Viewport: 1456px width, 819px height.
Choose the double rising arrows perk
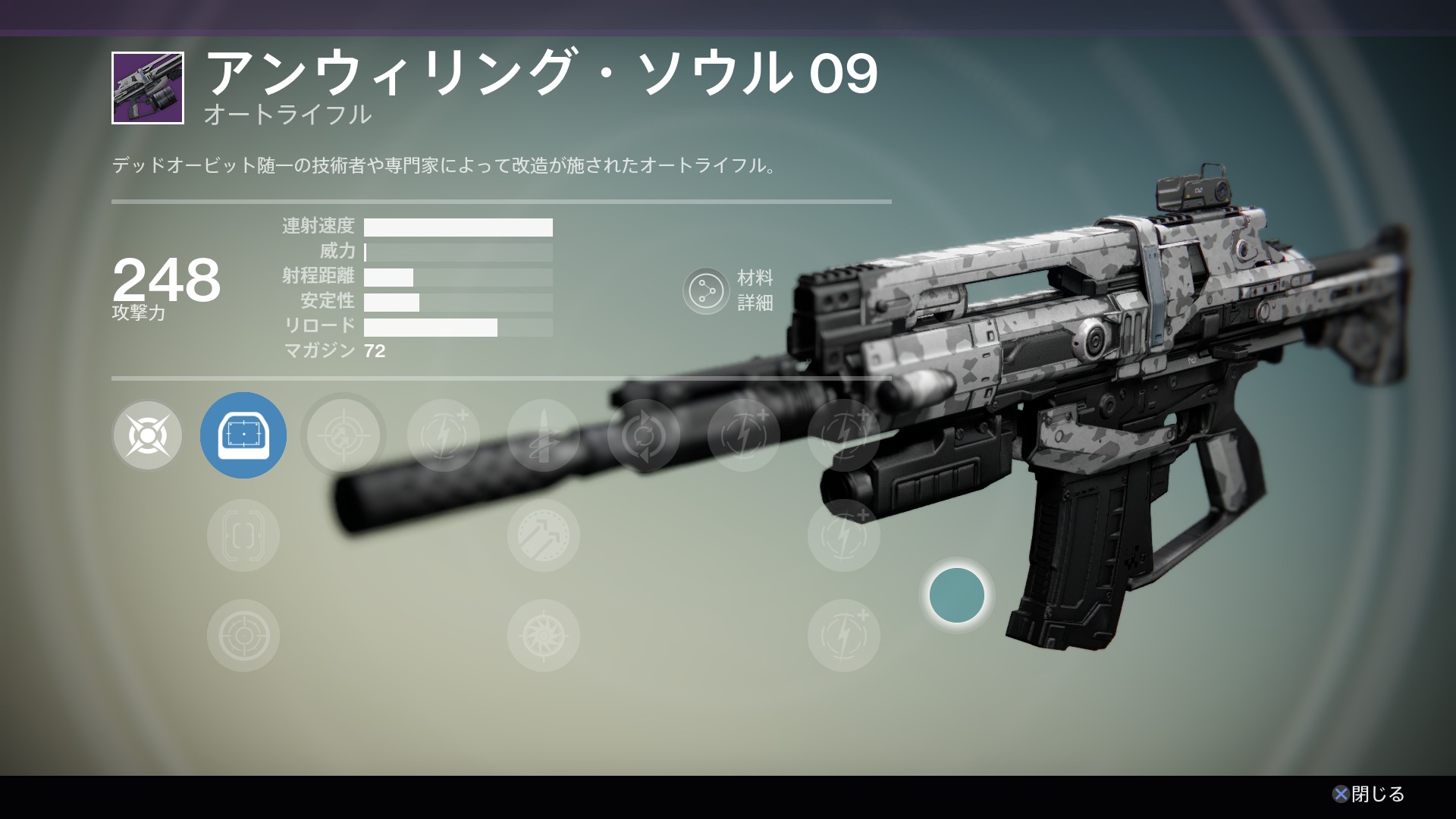click(544, 535)
